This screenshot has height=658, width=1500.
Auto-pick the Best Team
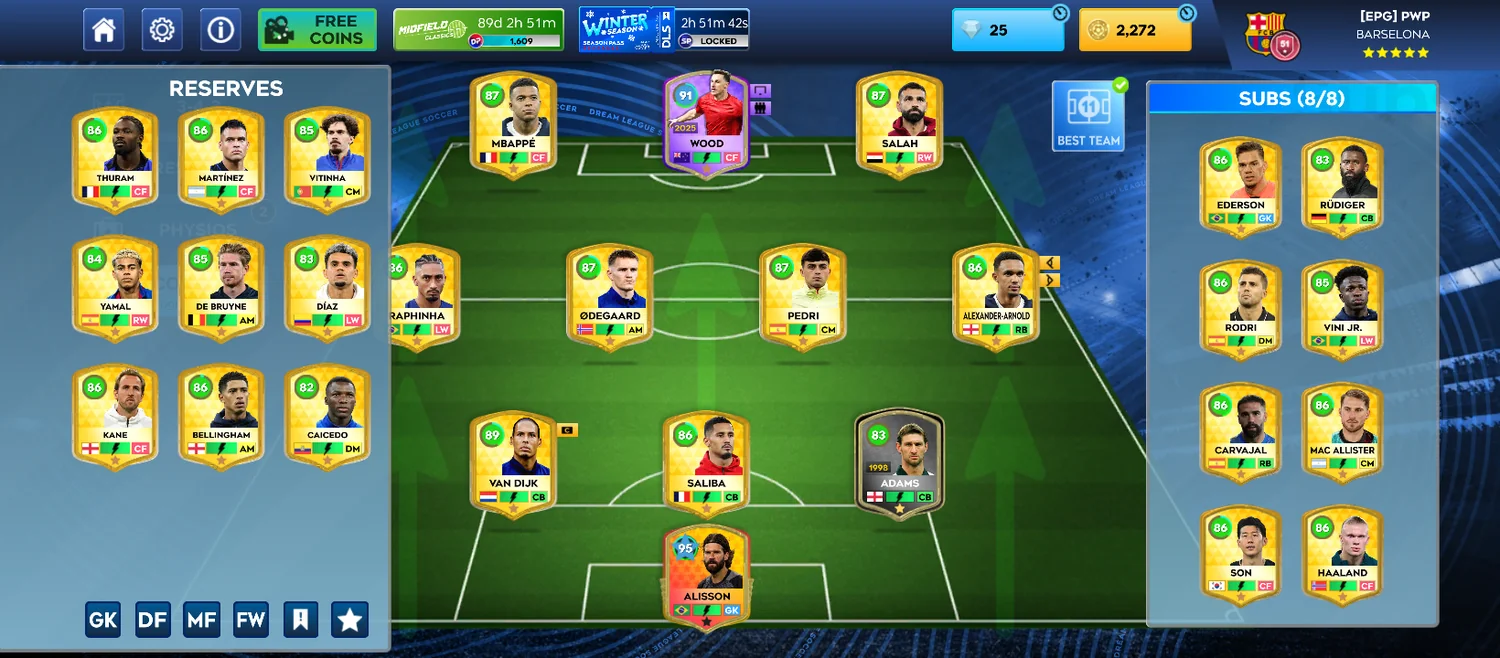click(1088, 116)
